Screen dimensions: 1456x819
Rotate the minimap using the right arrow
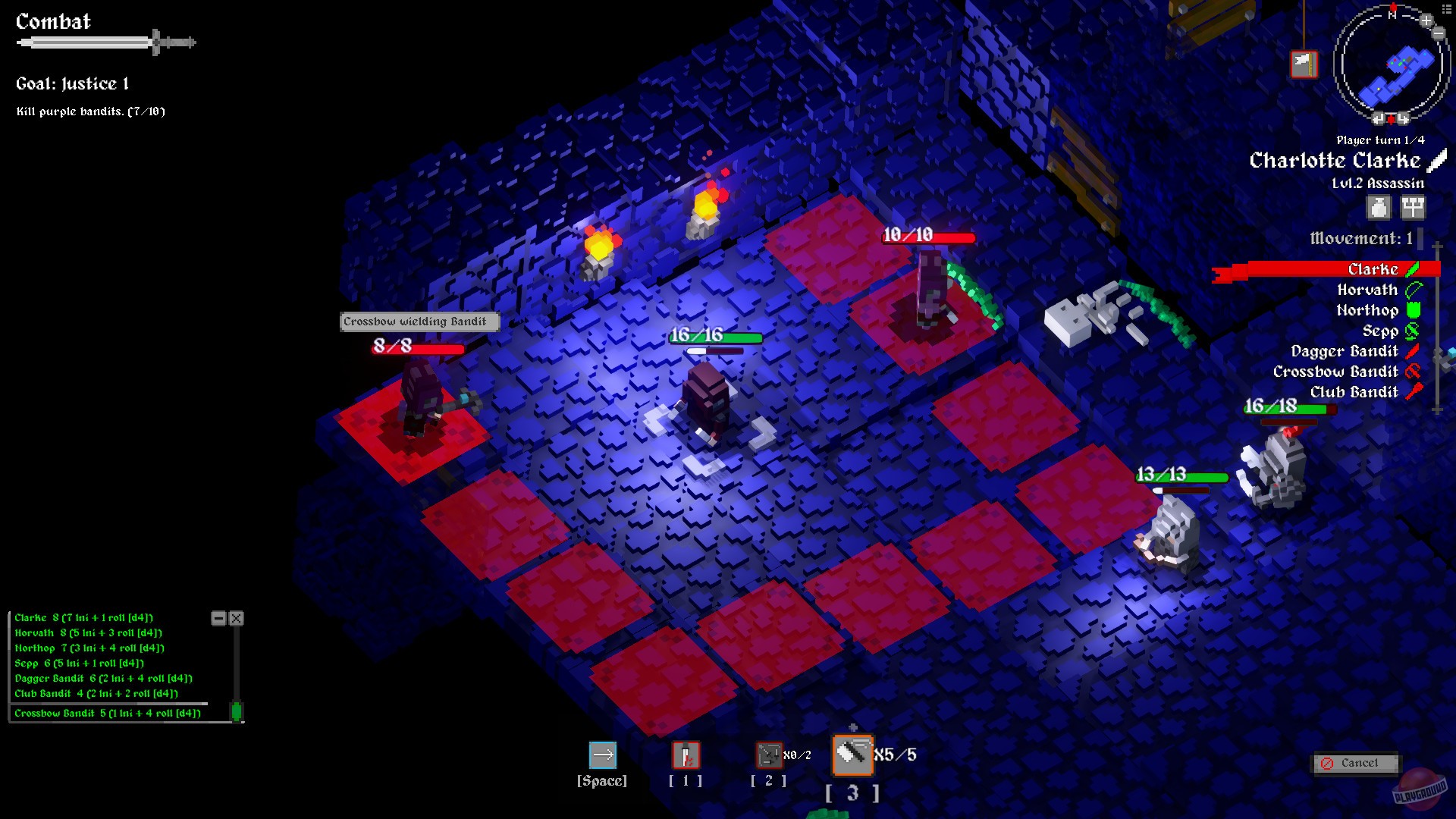(x=1404, y=118)
